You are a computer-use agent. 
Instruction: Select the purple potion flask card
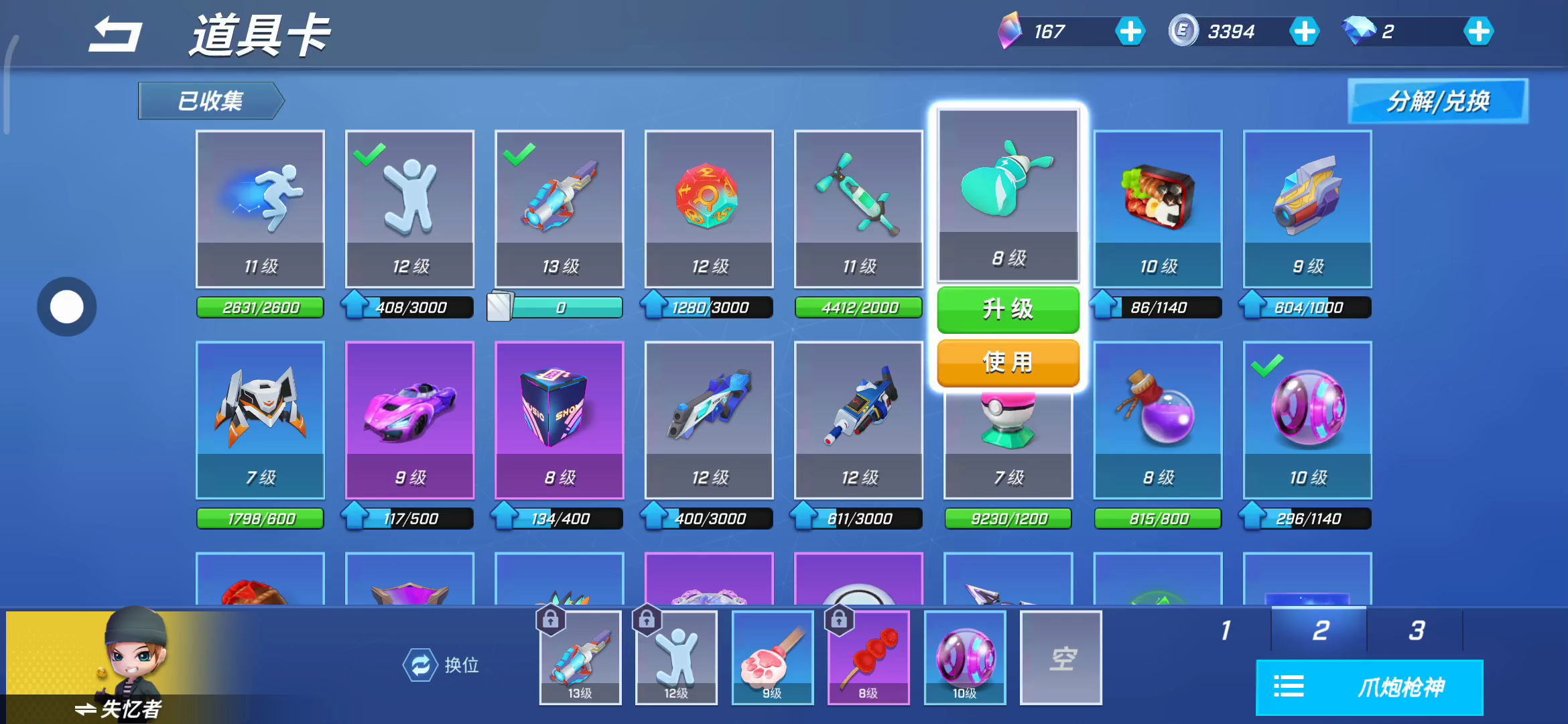click(x=1158, y=420)
